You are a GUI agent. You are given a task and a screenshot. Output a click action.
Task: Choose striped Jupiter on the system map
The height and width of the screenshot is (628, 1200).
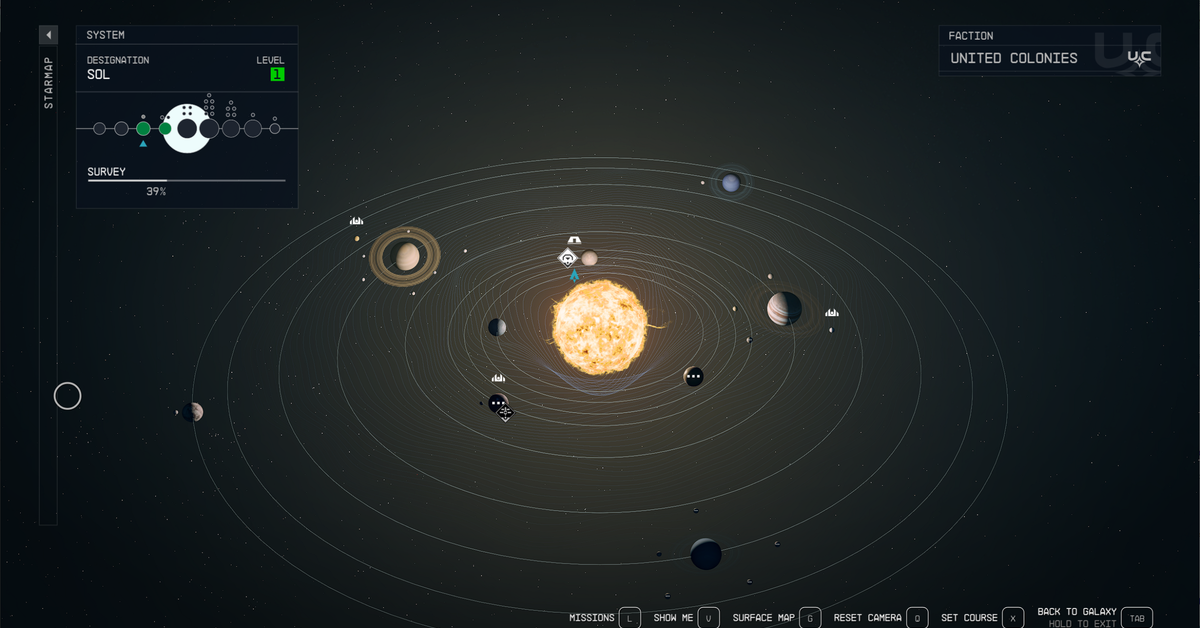pyautogui.click(x=784, y=308)
